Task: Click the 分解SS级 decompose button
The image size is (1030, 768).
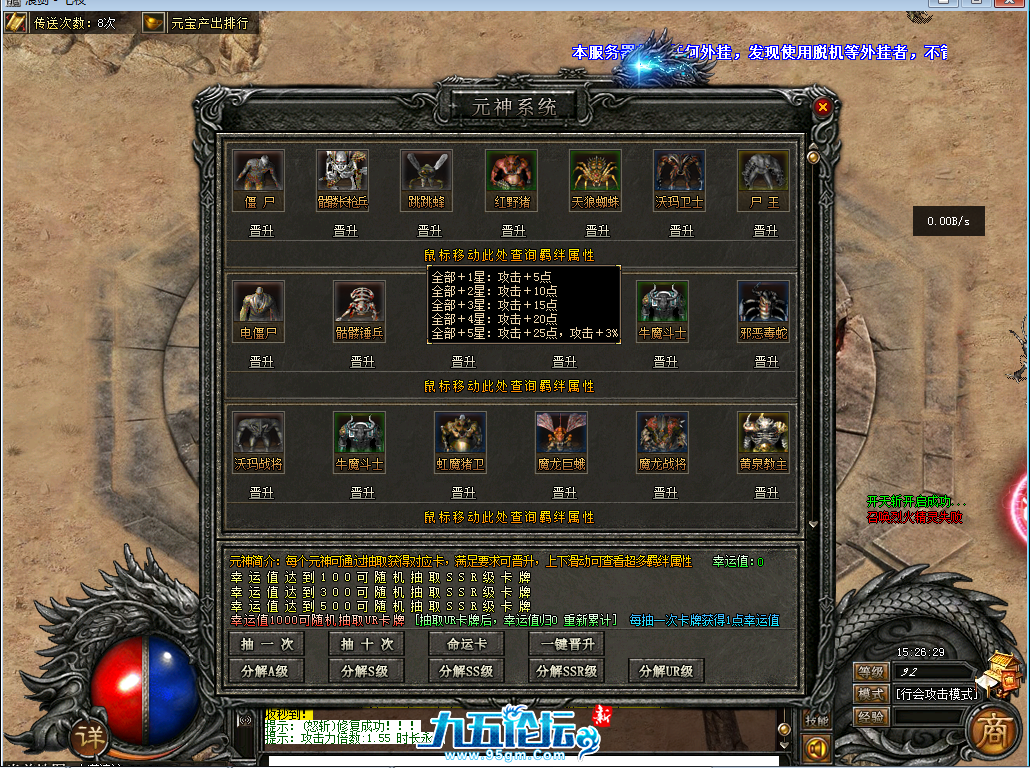Action: [466, 671]
